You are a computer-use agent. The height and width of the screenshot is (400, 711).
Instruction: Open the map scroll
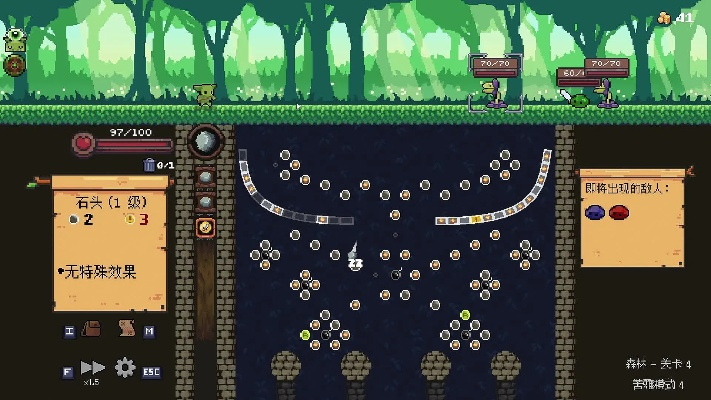pyautogui.click(x=127, y=329)
